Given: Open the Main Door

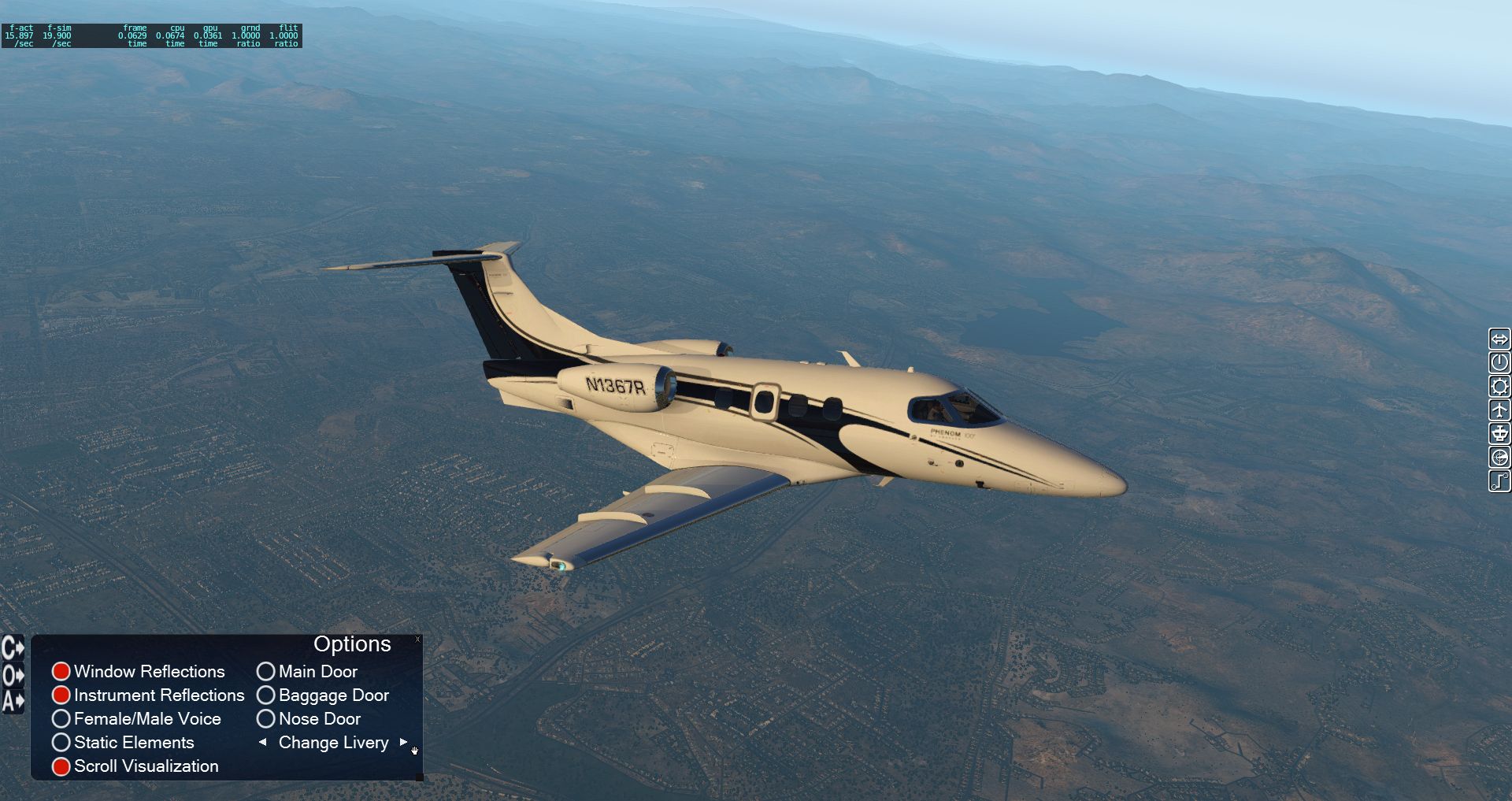Looking at the screenshot, I should (266, 672).
